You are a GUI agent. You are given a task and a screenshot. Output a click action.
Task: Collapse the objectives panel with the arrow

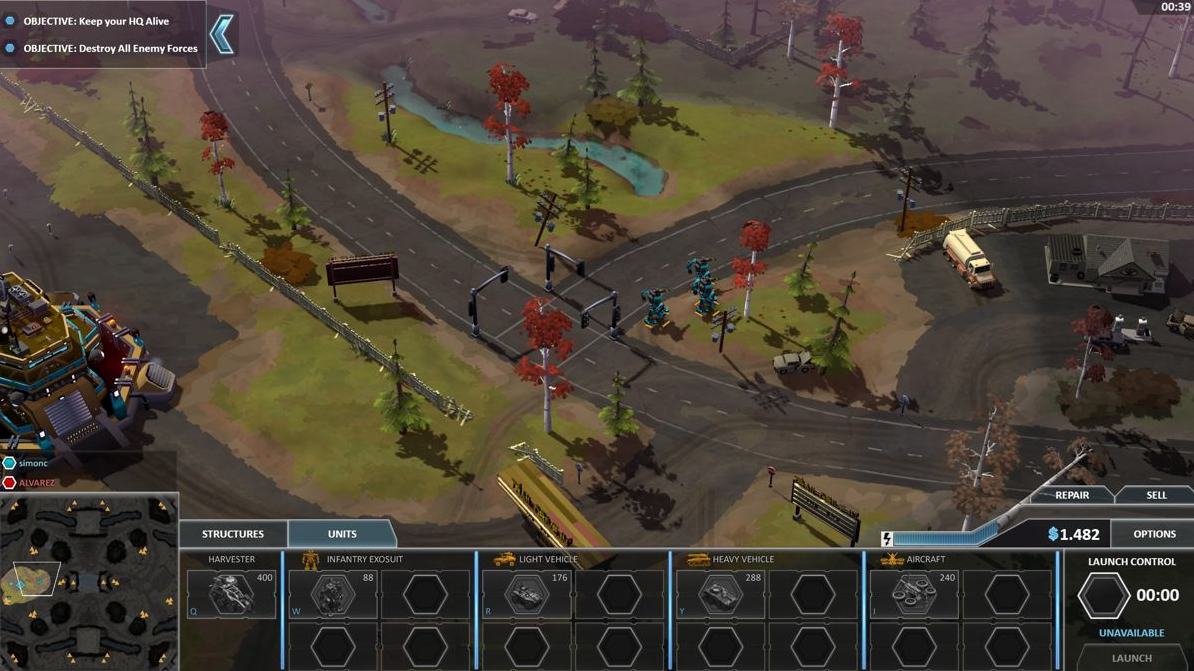[222, 35]
